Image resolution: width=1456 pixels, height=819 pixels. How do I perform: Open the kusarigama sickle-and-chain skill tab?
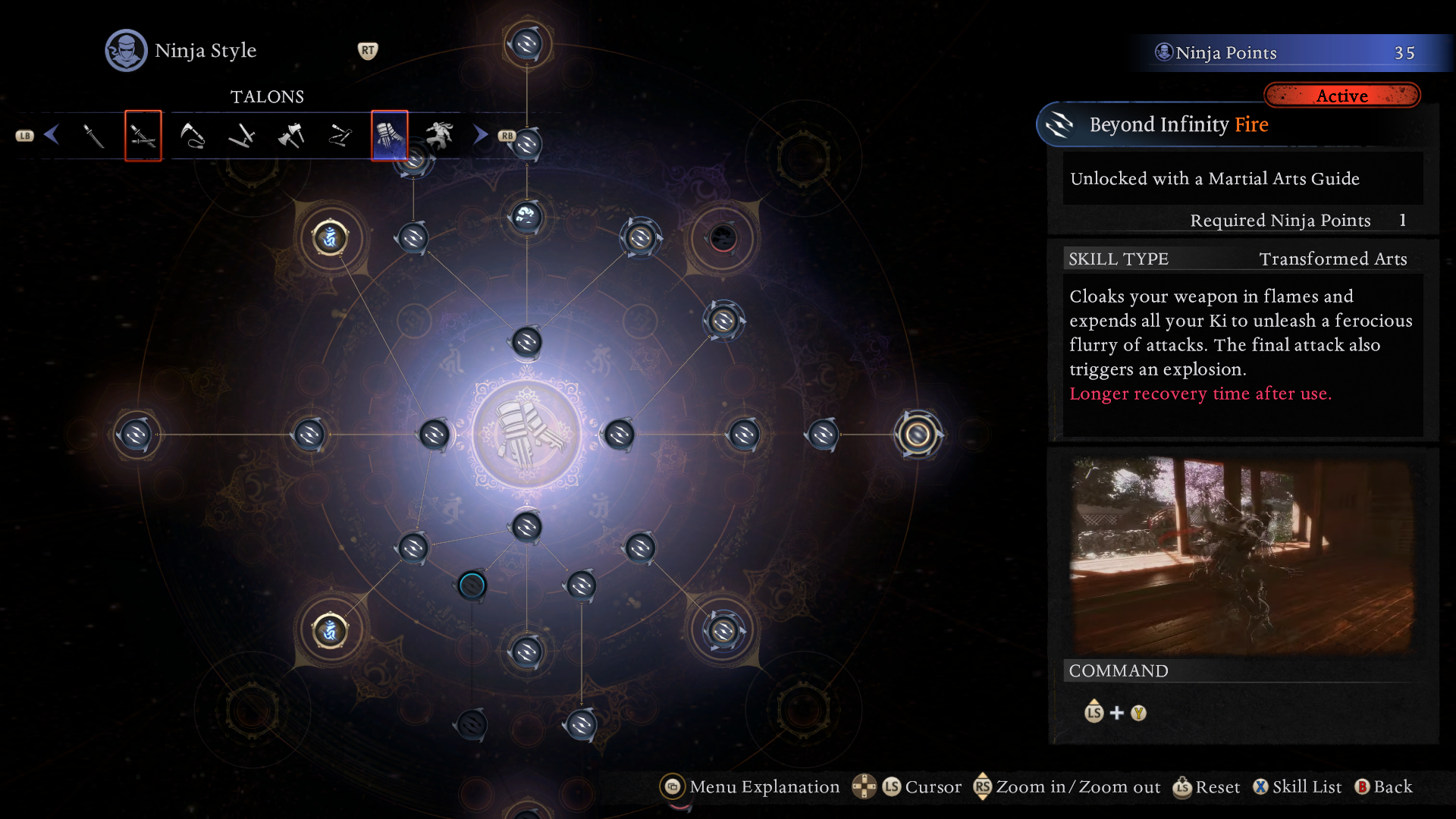[x=192, y=136]
